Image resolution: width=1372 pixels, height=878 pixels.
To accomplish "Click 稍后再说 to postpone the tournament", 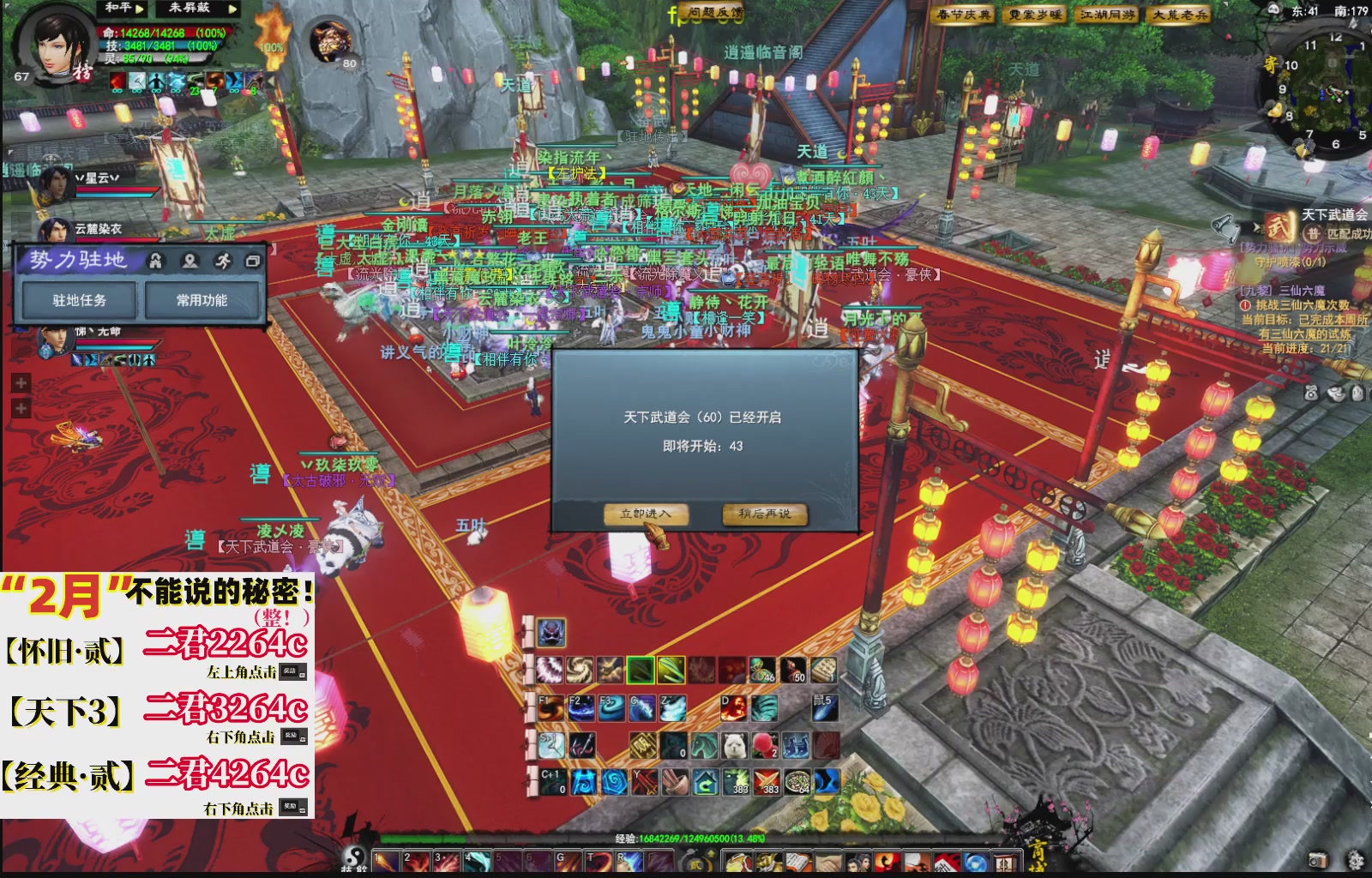I will [765, 515].
